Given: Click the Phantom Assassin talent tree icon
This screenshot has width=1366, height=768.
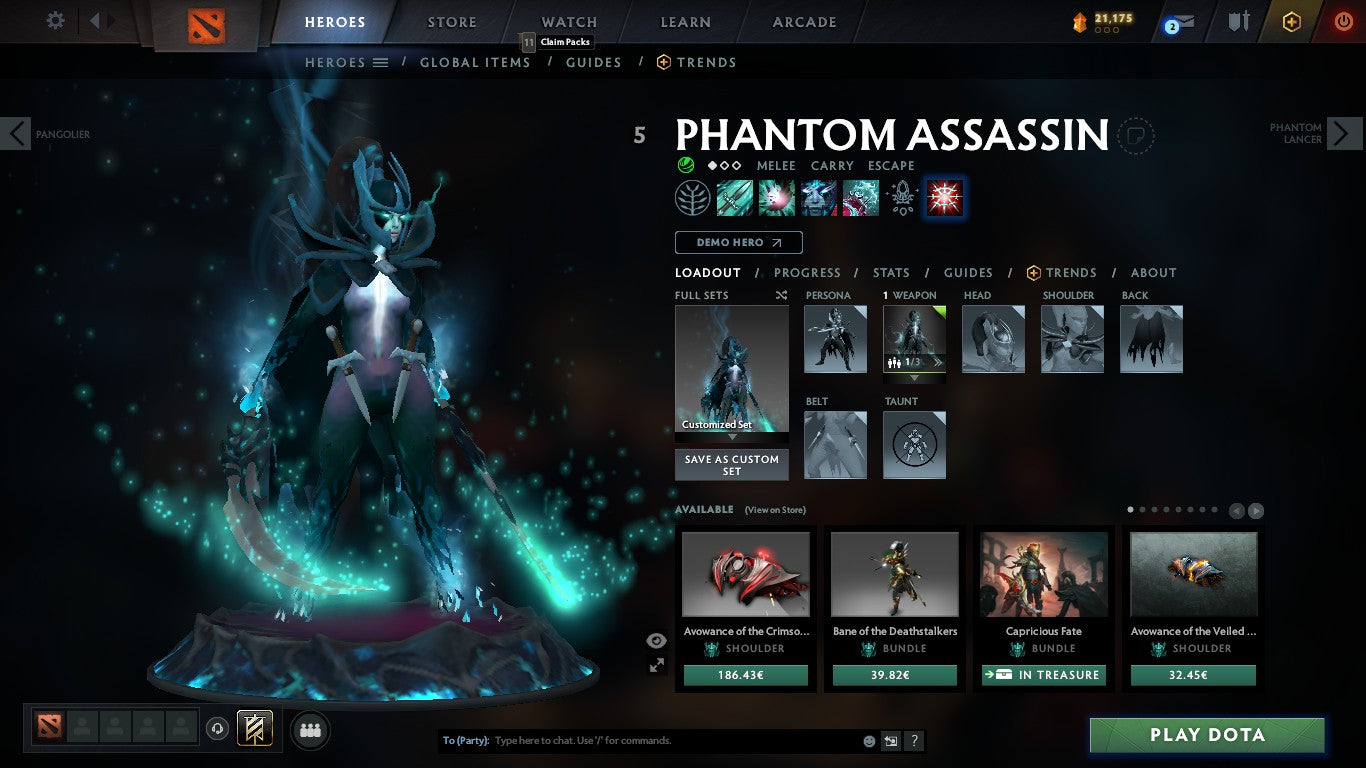Looking at the screenshot, I should click(693, 197).
